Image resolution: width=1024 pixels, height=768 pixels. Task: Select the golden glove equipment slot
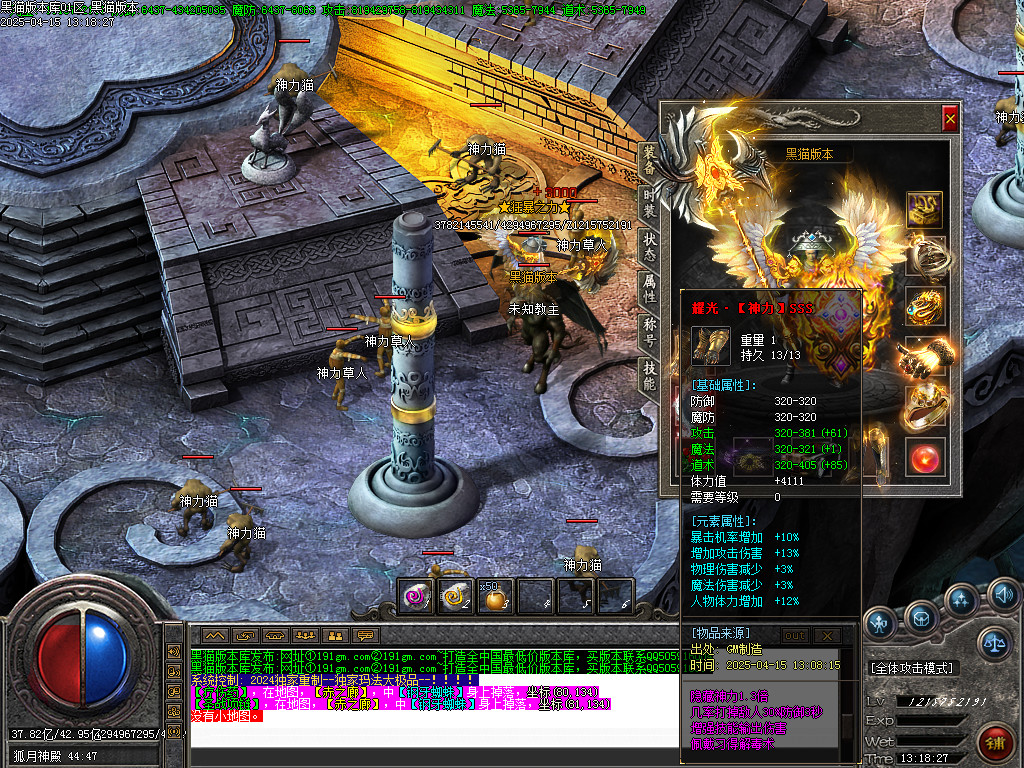(924, 355)
